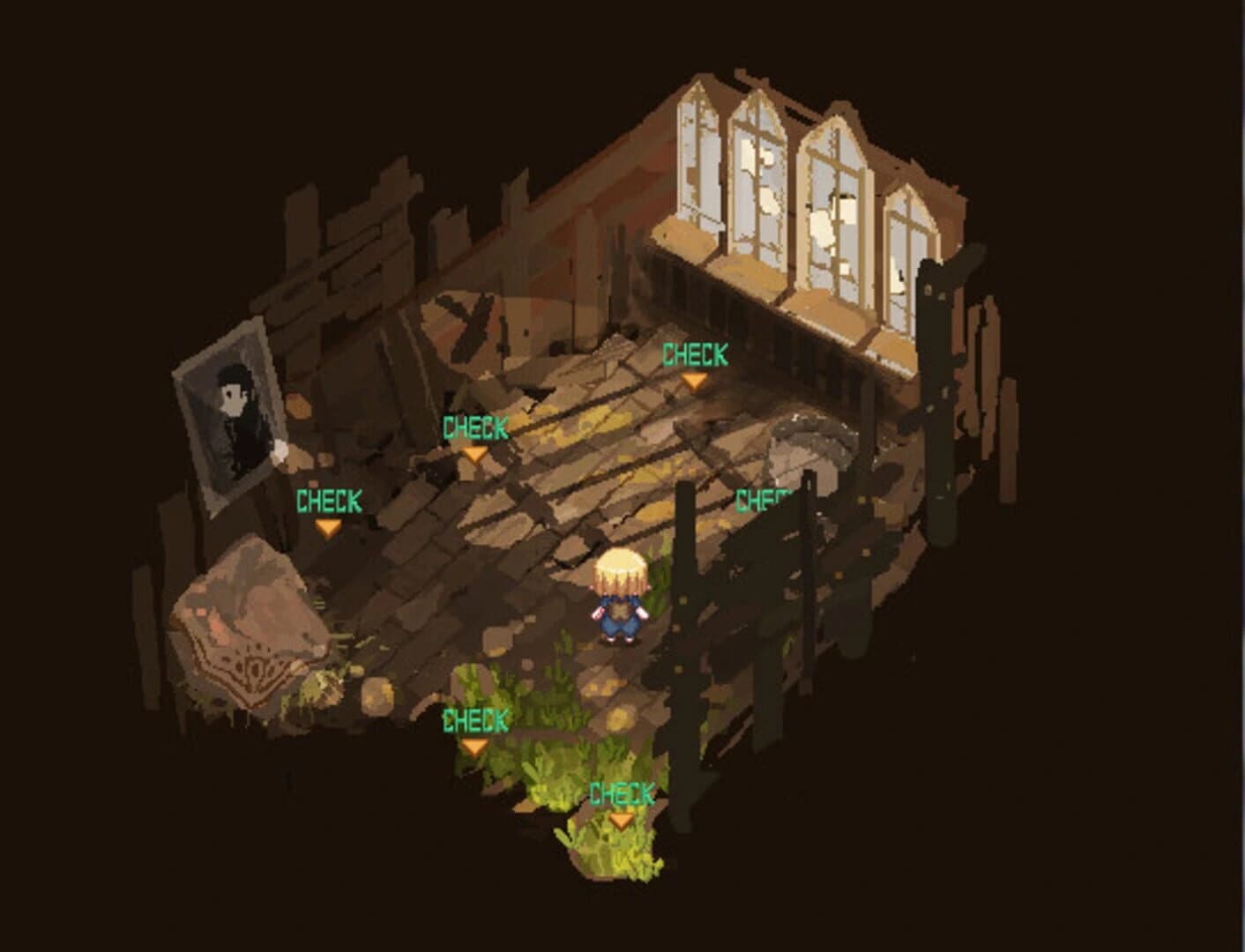
Task: Select the CHECK marker near the lower grass patch
Action: point(474,719)
